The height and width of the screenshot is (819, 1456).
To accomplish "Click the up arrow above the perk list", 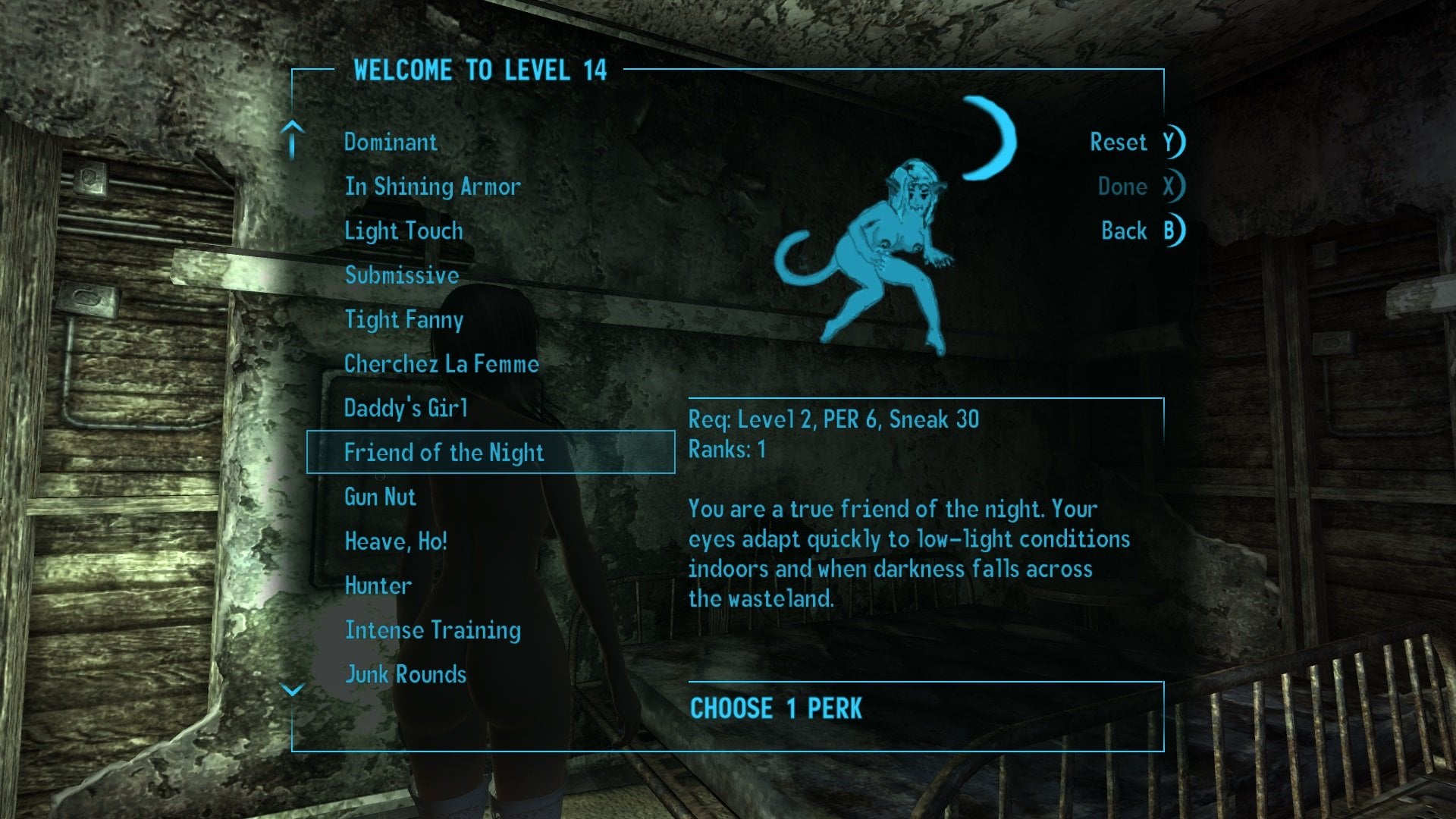I will [x=293, y=140].
